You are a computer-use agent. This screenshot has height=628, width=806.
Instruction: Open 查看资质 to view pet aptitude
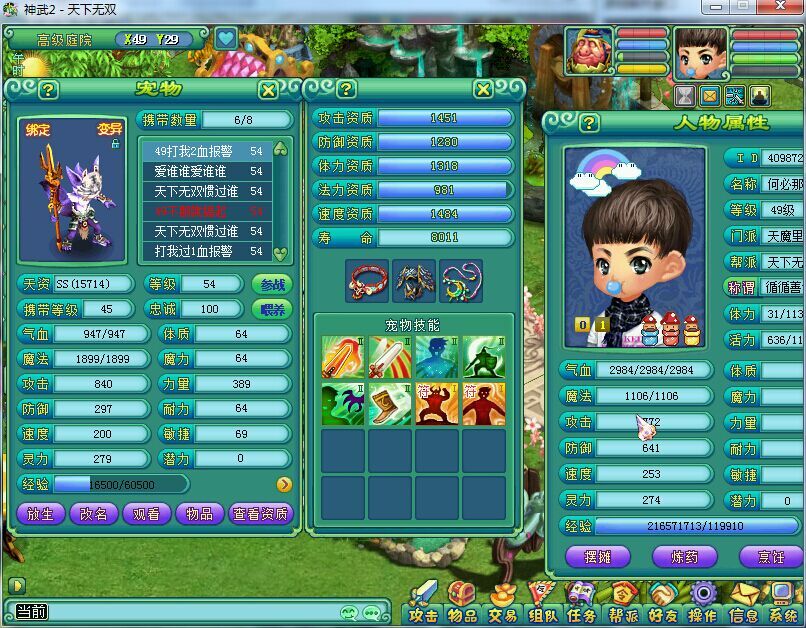click(x=261, y=514)
